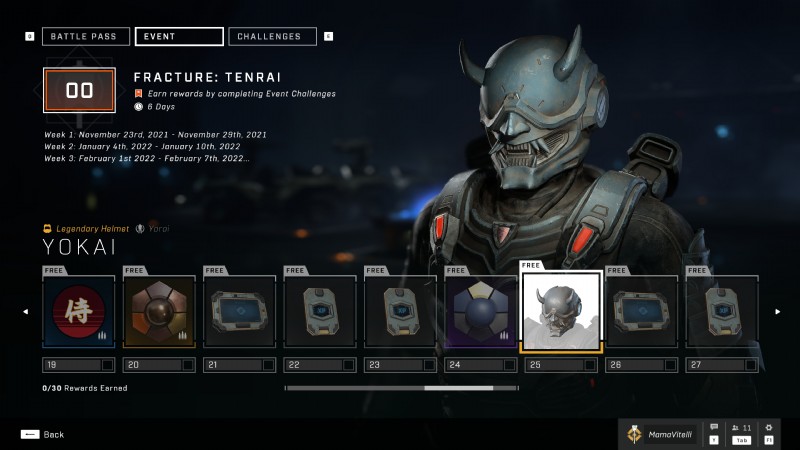Viewport: 800px width, 450px height.
Task: Show earlier rewards with the left arrow
Action: (x=26, y=312)
